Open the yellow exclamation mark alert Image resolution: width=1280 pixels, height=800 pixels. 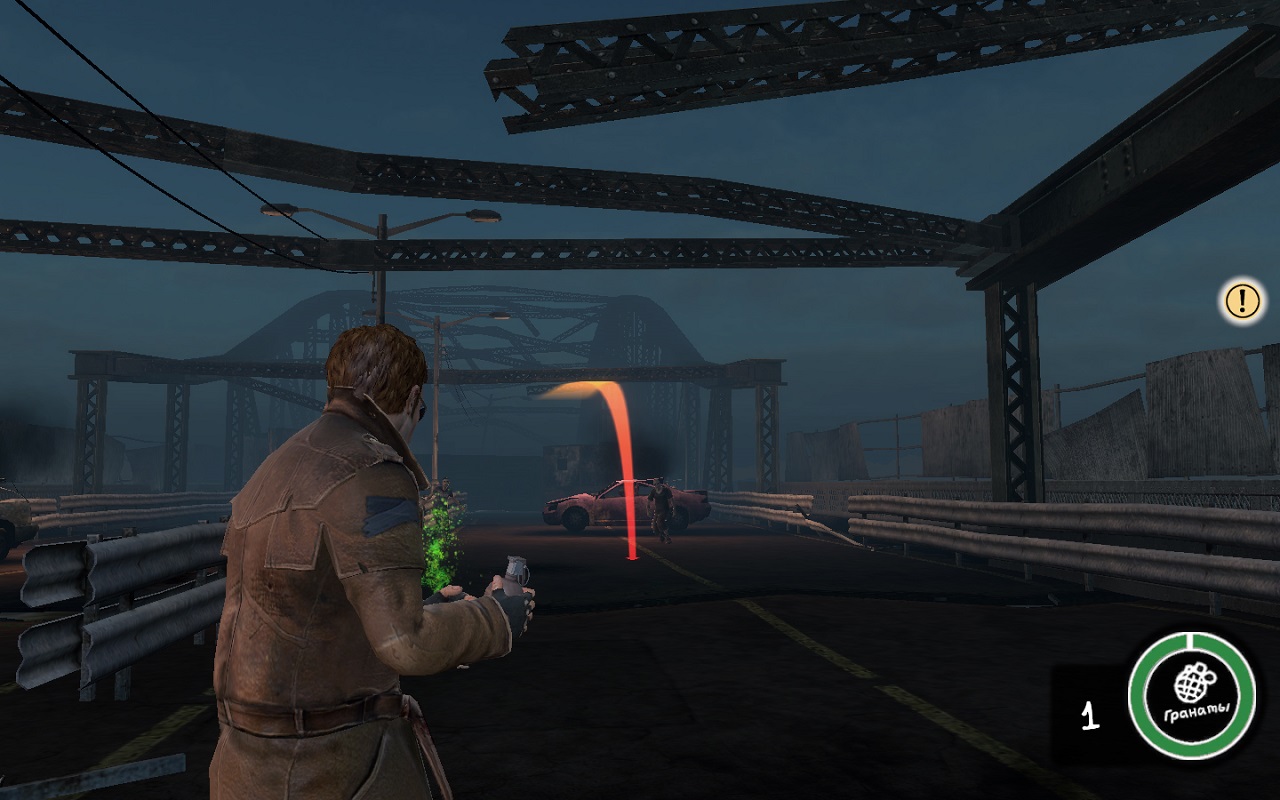pyautogui.click(x=1242, y=300)
